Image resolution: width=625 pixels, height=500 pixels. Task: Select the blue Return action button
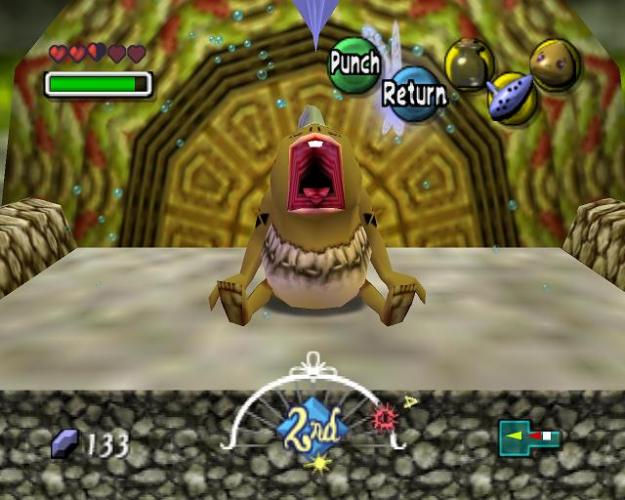pos(413,94)
